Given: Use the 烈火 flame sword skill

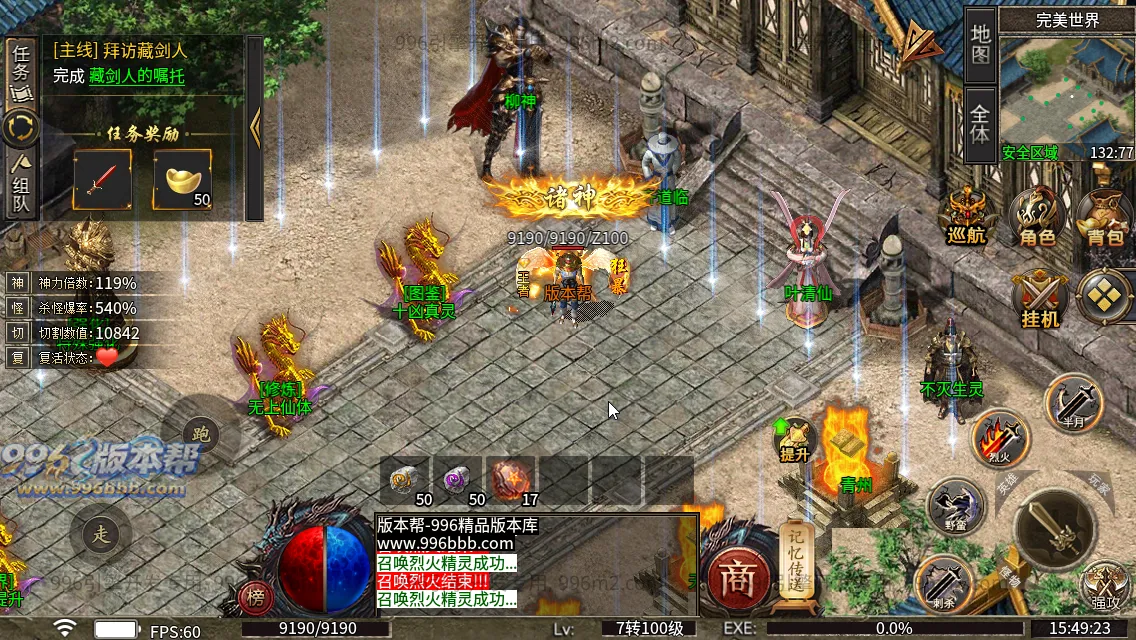Looking at the screenshot, I should (1000, 438).
